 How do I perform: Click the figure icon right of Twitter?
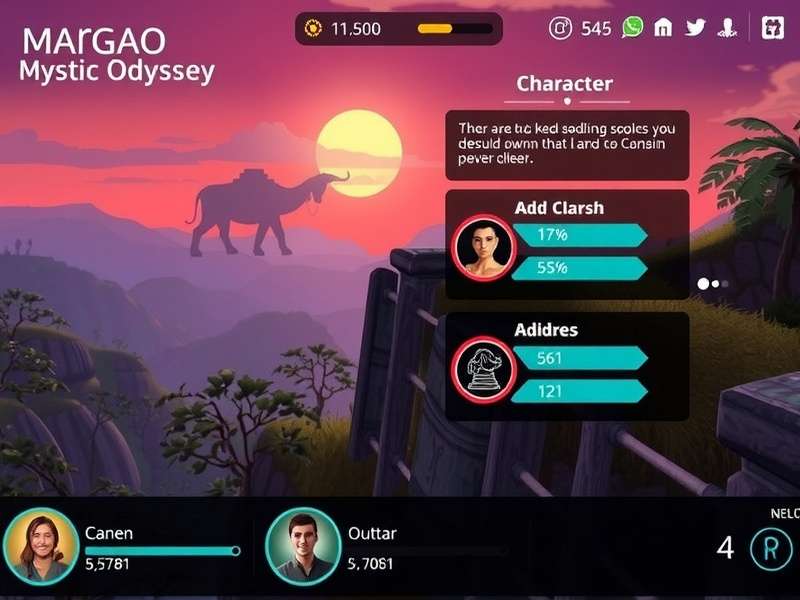tap(727, 28)
